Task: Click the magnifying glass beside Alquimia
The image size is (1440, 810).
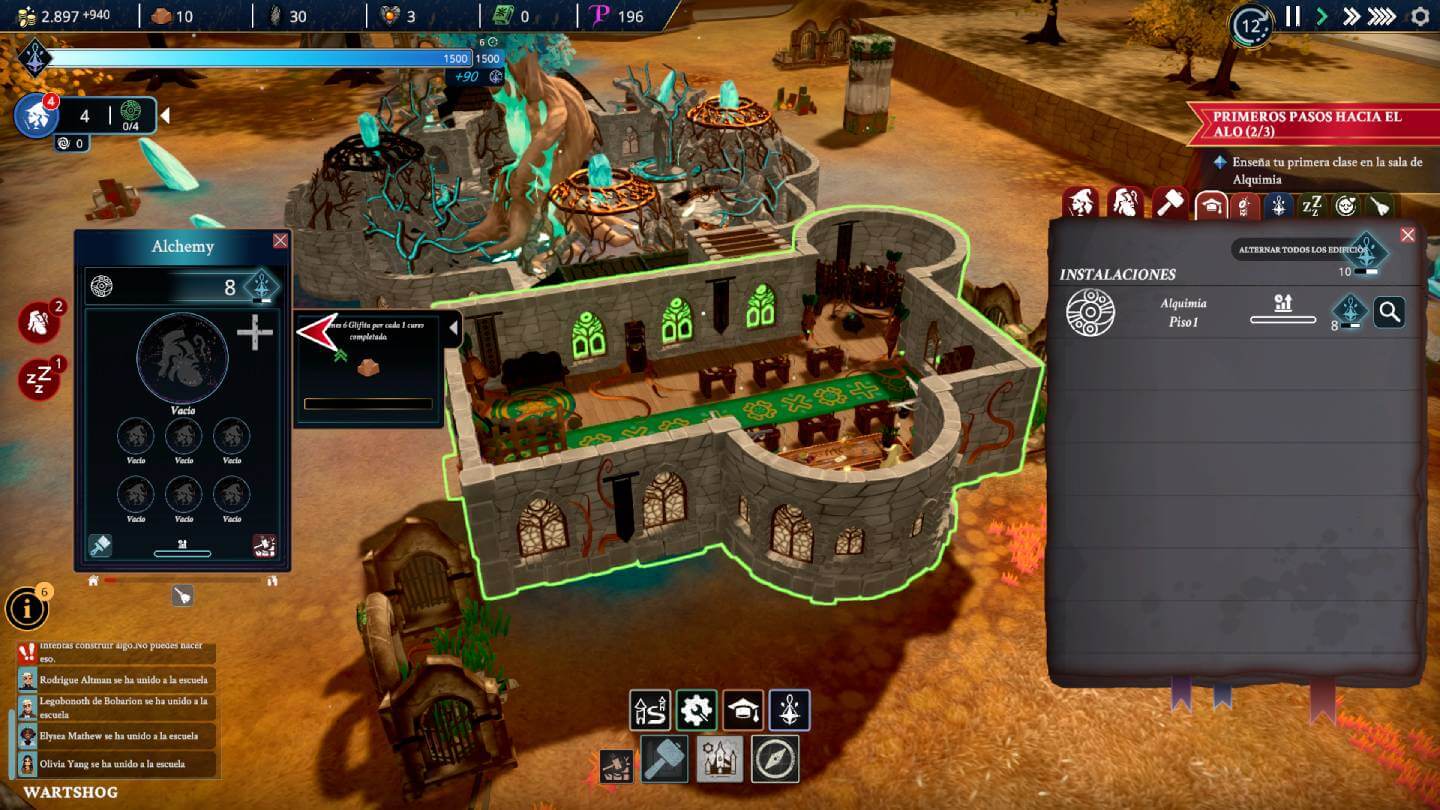Action: pos(1389,312)
